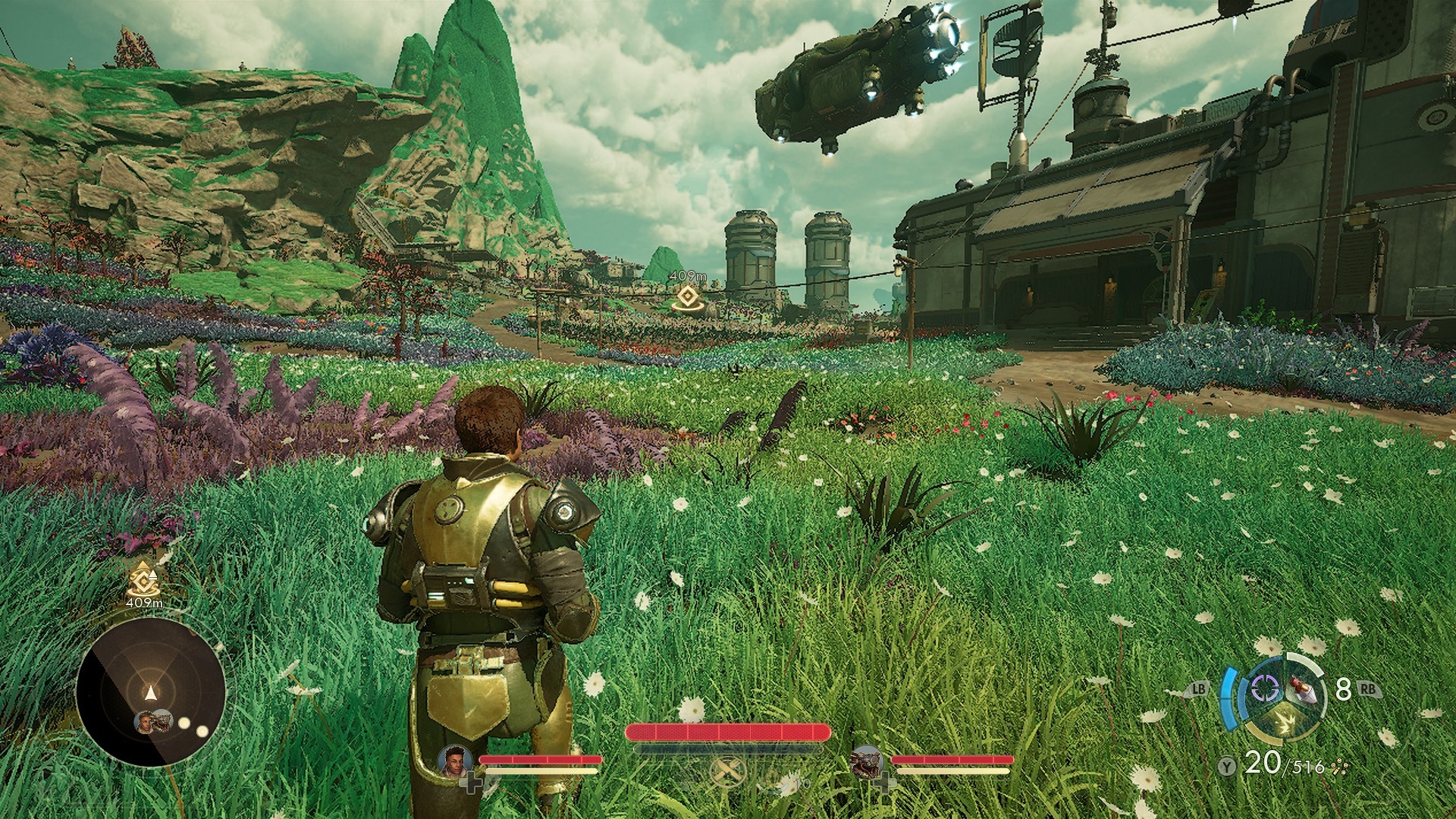The height and width of the screenshot is (819, 1456).
Task: Select the armored creature companion portrait
Action: tap(867, 761)
